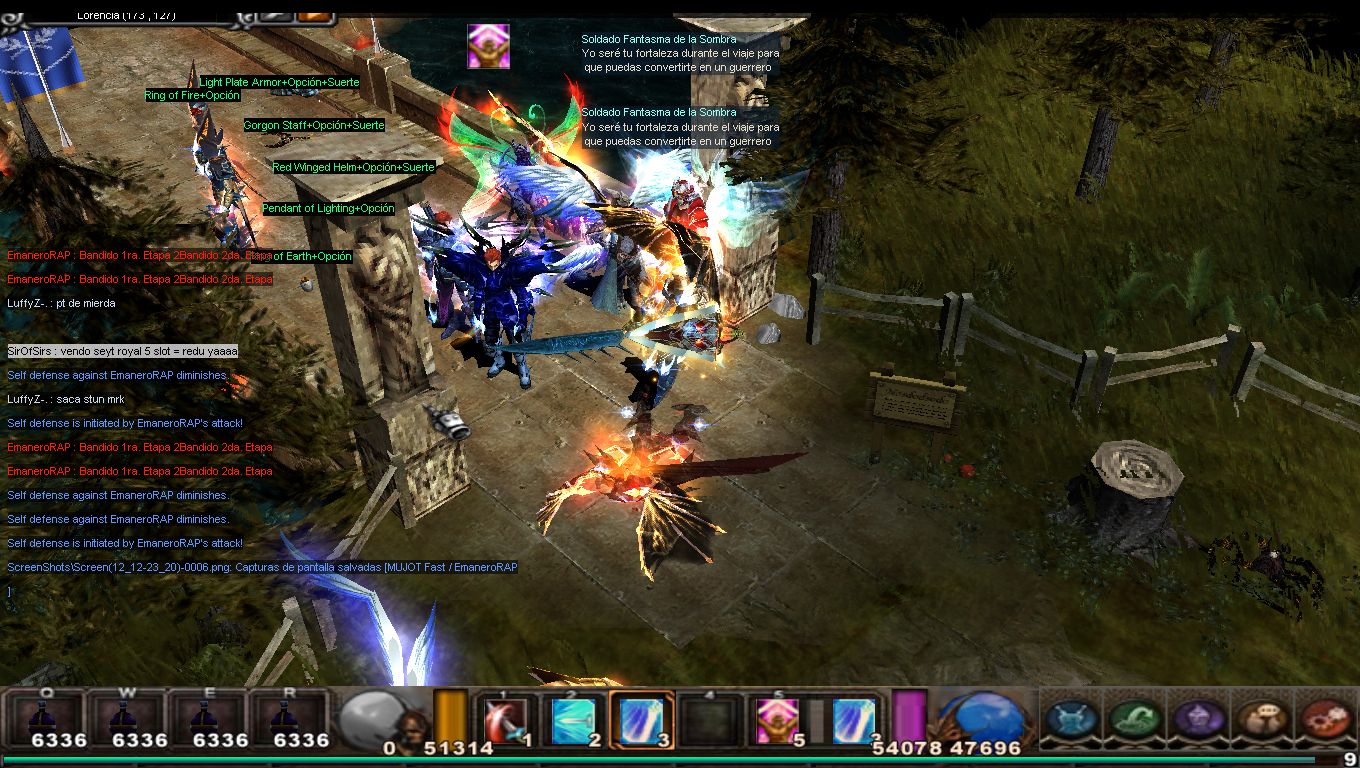This screenshot has height=768, width=1360.
Task: Click the orange button beside the Lorencia location bar
Action: [x=314, y=14]
